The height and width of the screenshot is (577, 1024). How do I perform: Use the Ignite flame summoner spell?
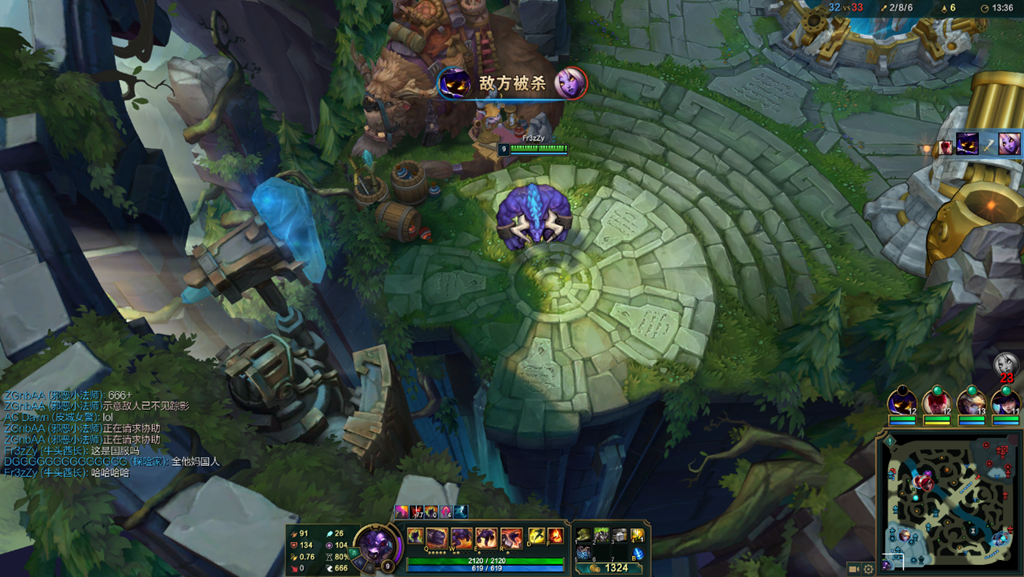tap(555, 536)
